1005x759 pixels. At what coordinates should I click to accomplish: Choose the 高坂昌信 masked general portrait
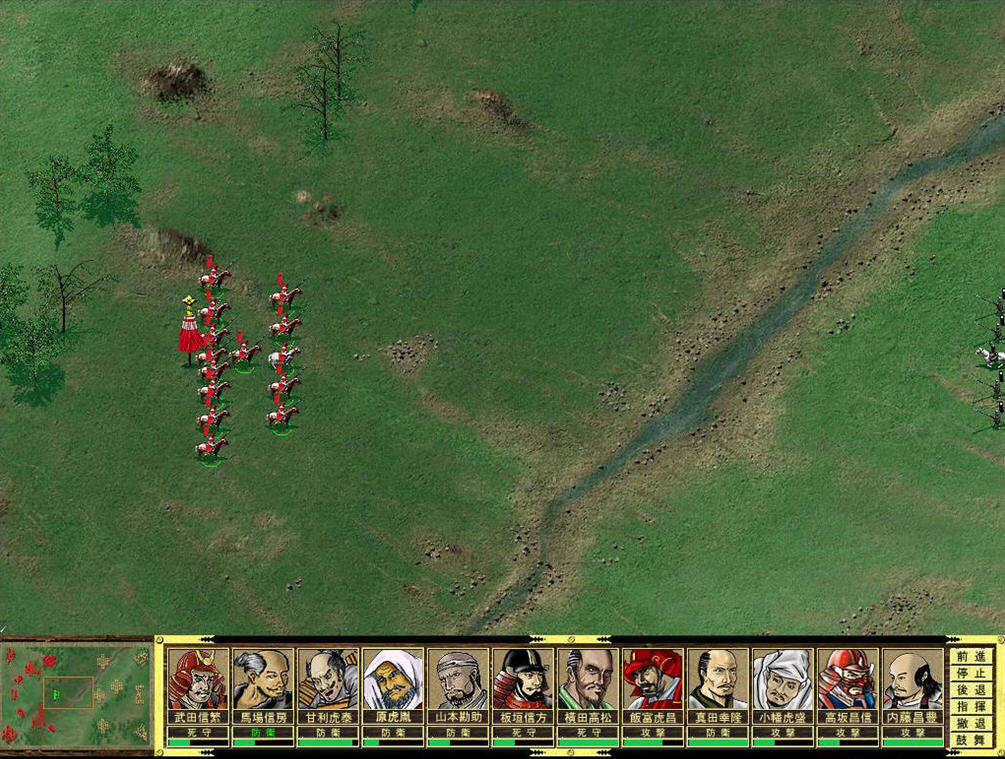[x=848, y=679]
